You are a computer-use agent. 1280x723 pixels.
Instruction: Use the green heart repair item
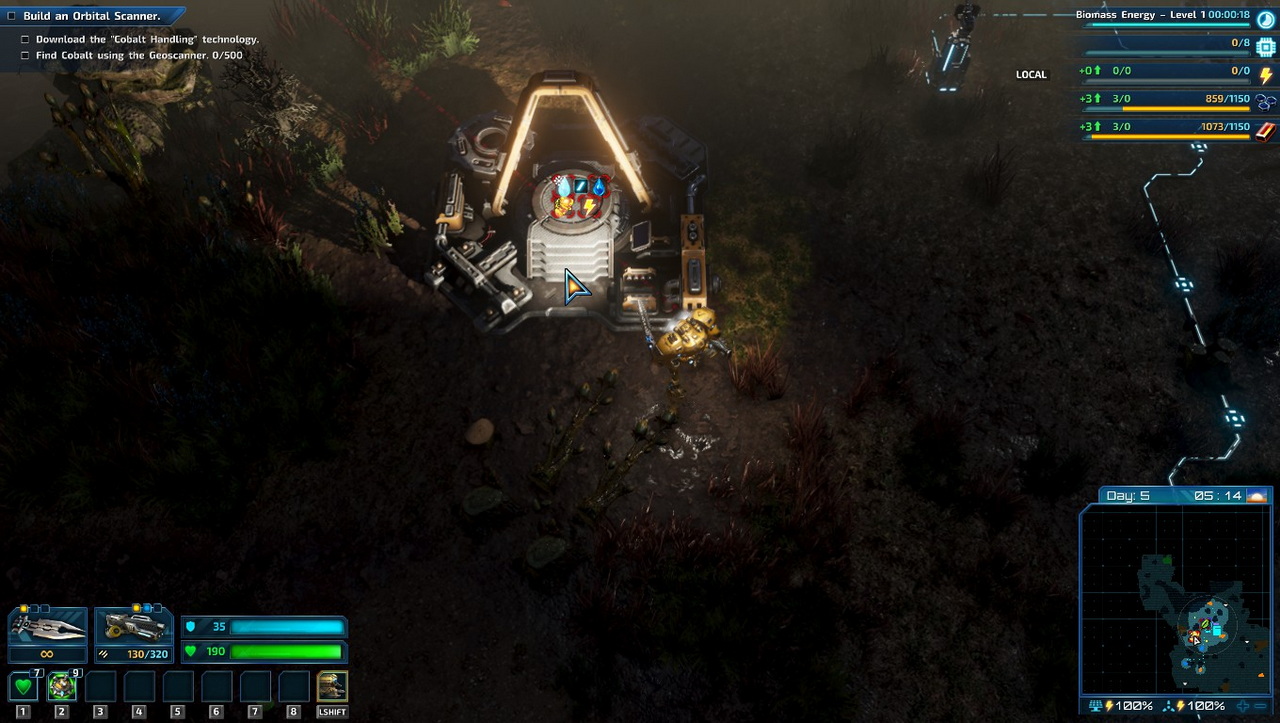[x=24, y=687]
